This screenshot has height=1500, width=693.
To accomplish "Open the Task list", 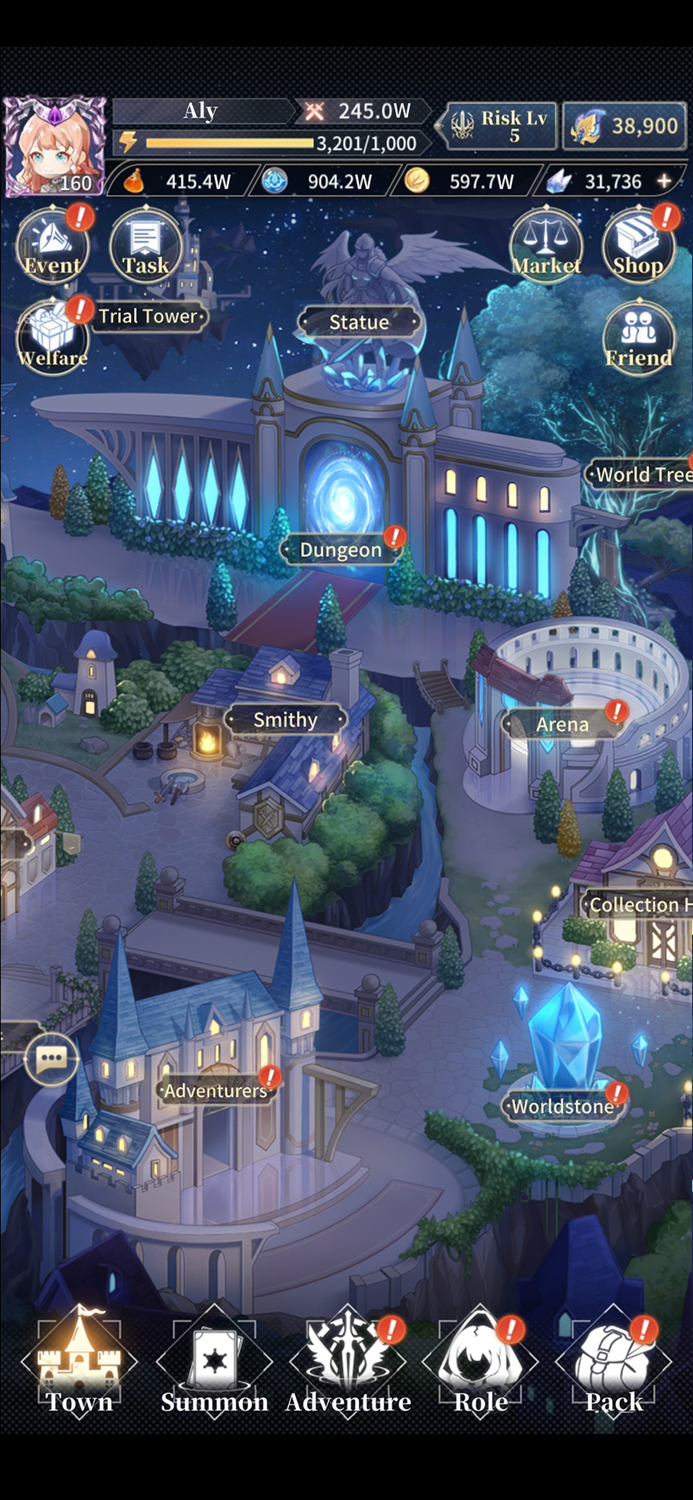I will 145,245.
